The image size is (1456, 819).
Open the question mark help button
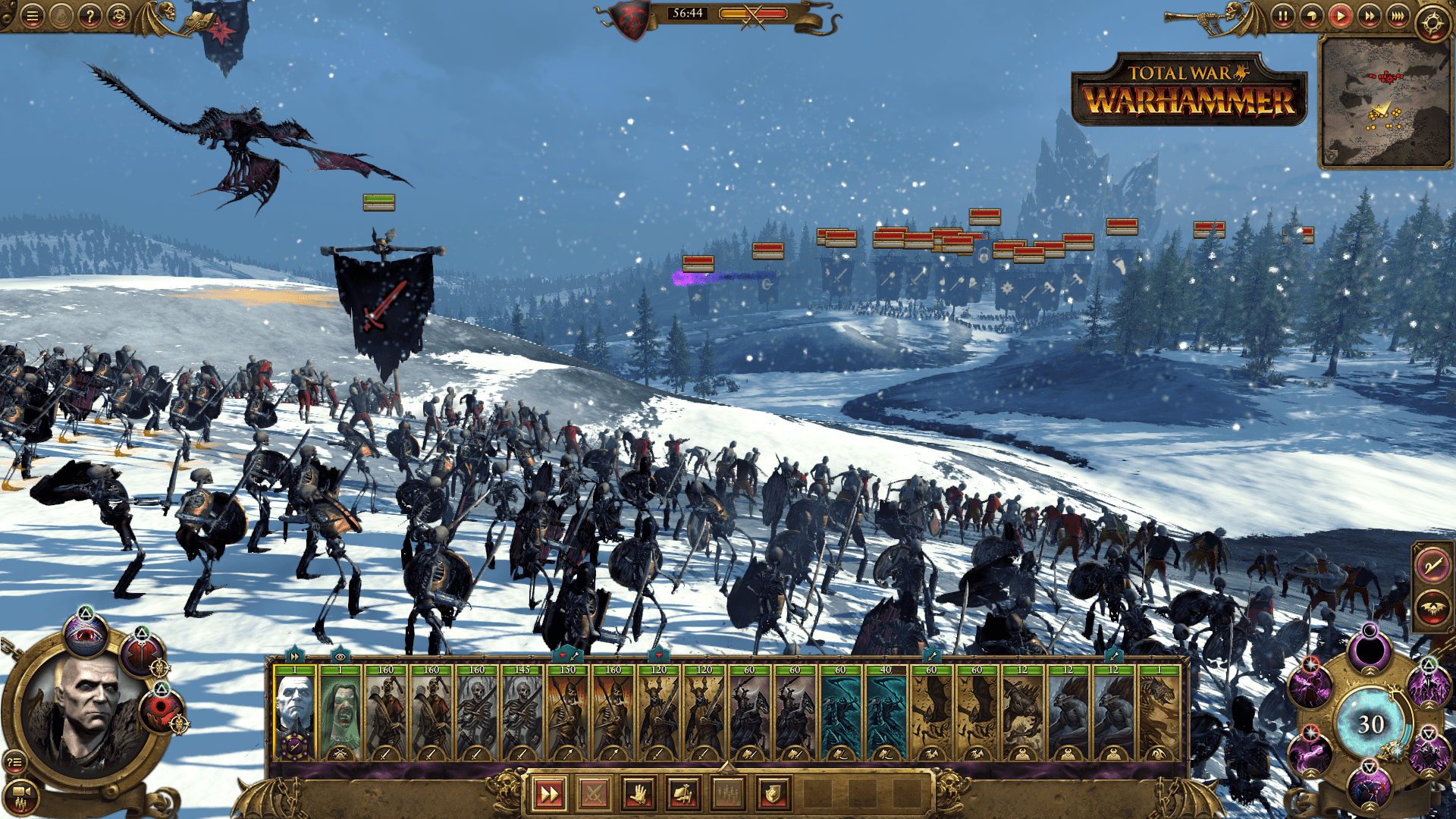89,16
